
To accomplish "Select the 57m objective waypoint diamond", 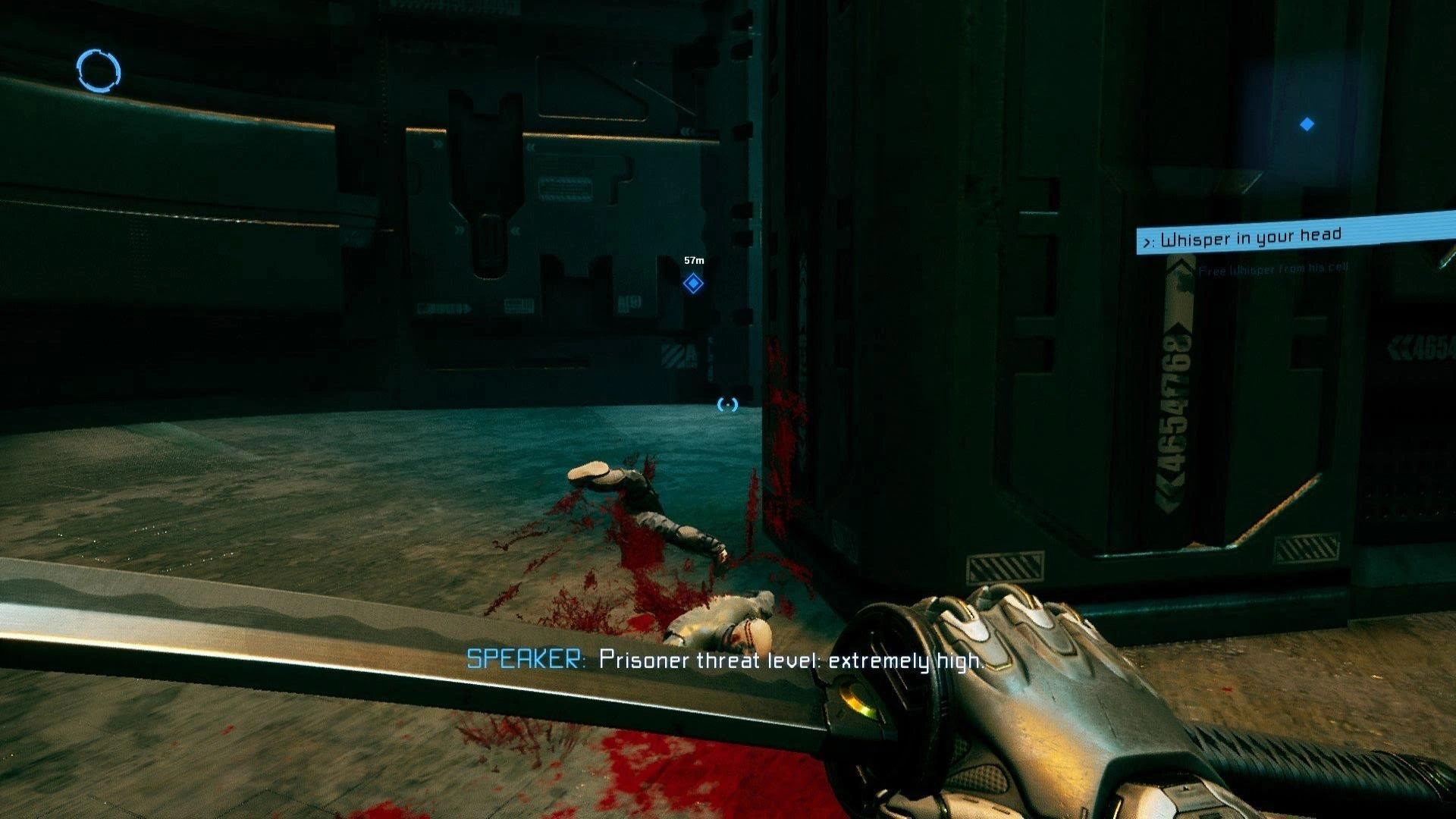I will [x=692, y=284].
